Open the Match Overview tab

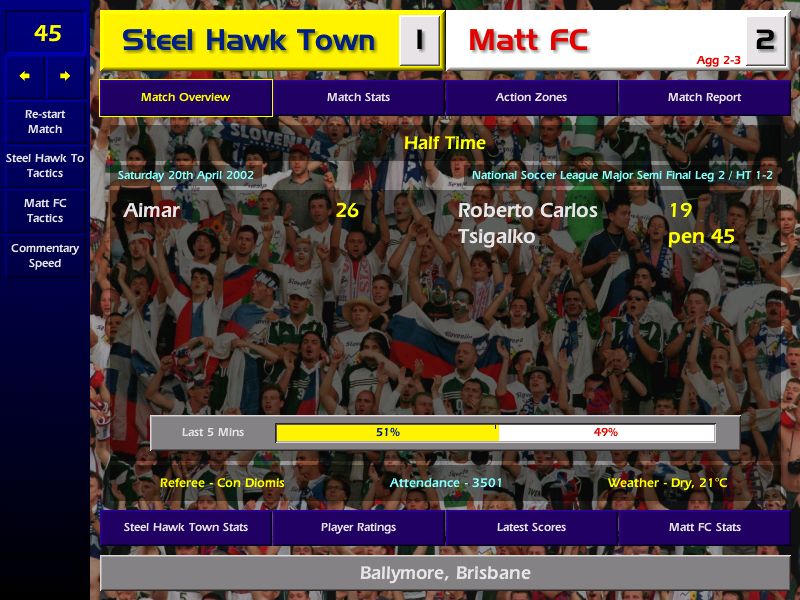[185, 97]
